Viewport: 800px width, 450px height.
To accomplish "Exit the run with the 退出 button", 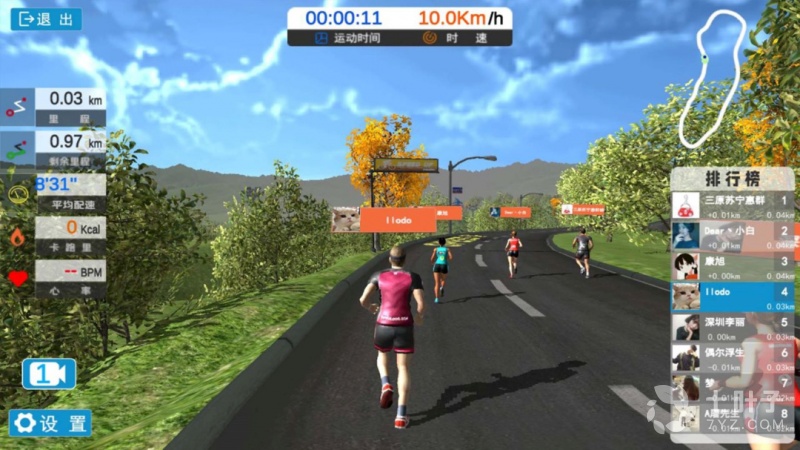I will pos(45,19).
